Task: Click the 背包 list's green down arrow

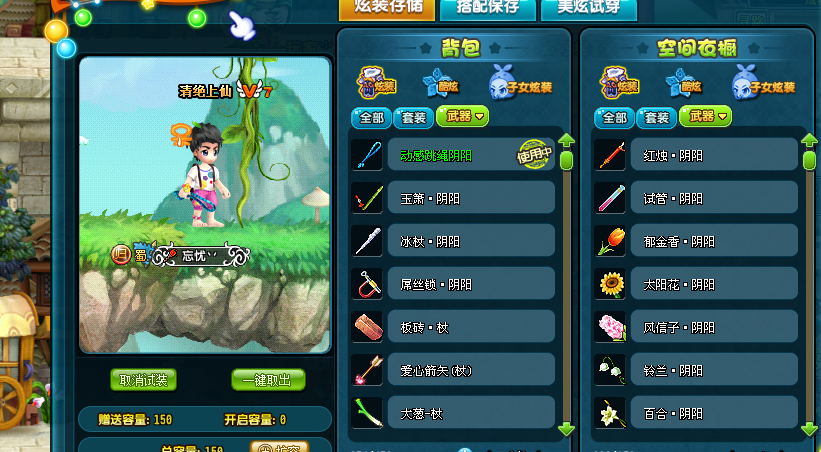Action: coord(566,429)
